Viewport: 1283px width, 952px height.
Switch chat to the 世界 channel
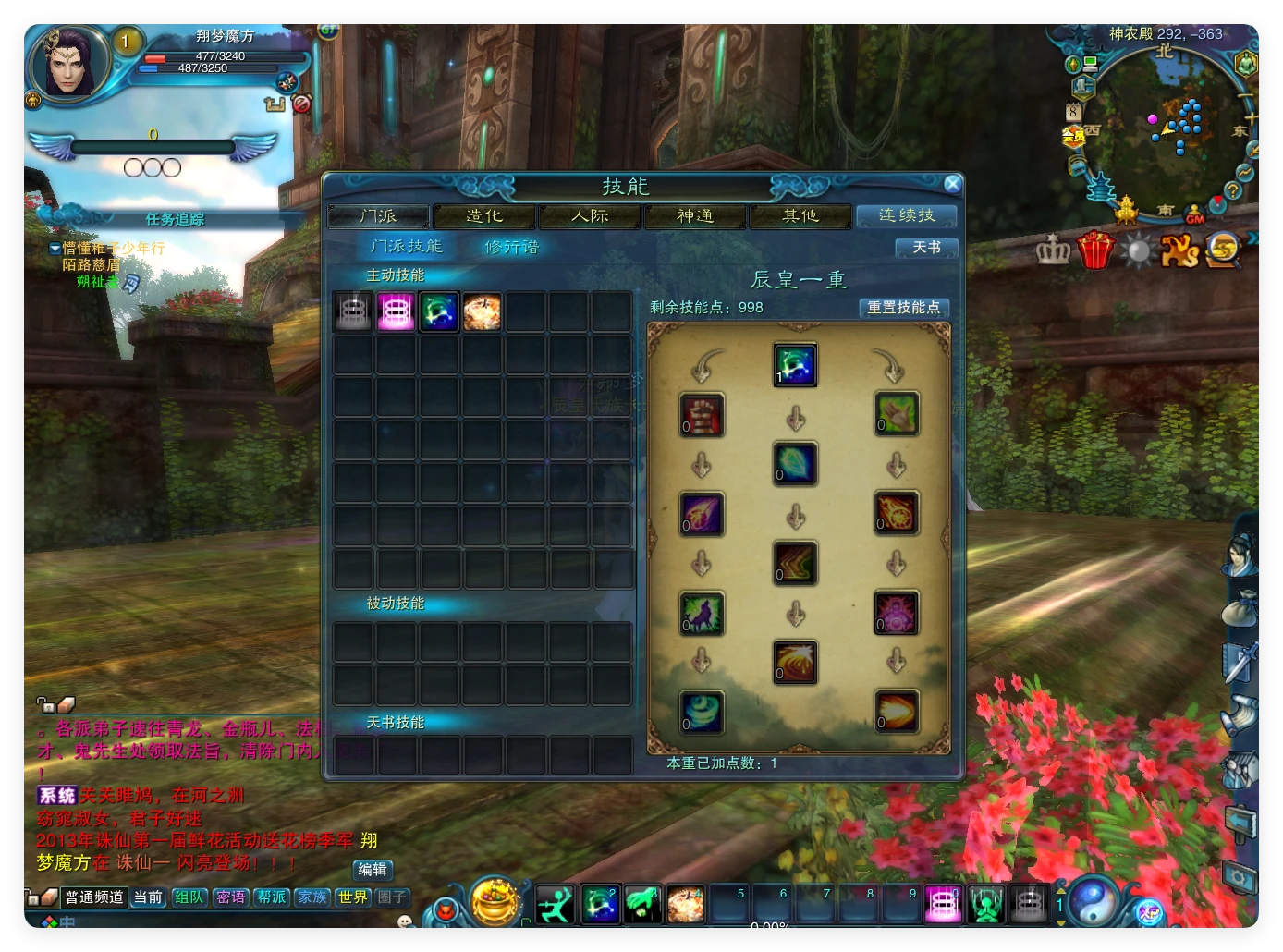[x=352, y=897]
